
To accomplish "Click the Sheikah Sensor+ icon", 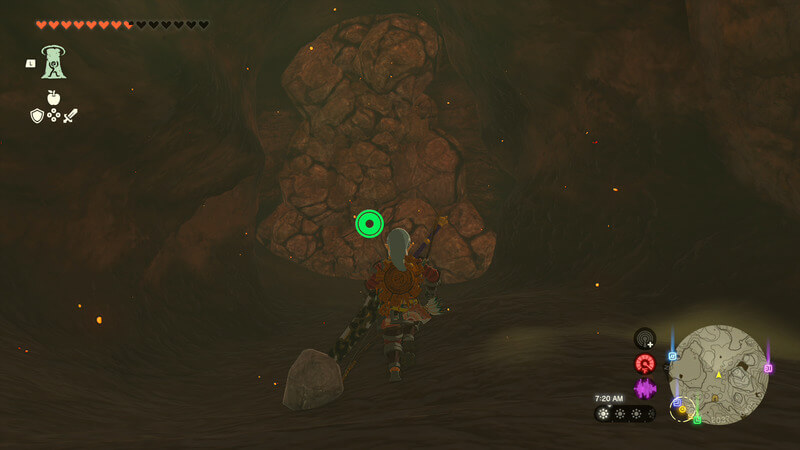I will coord(645,339).
